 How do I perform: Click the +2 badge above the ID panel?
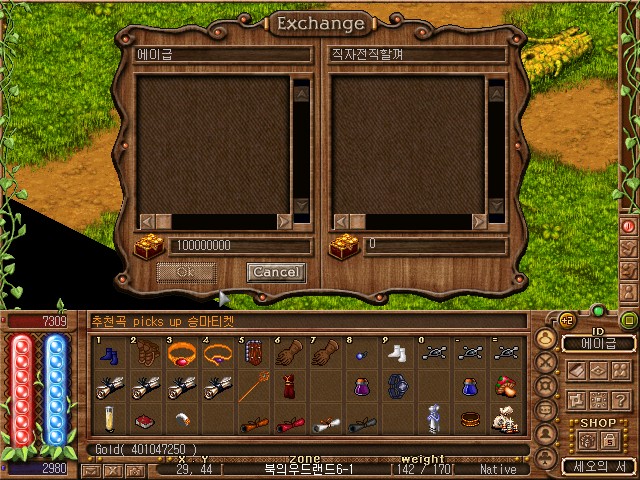click(x=566, y=319)
